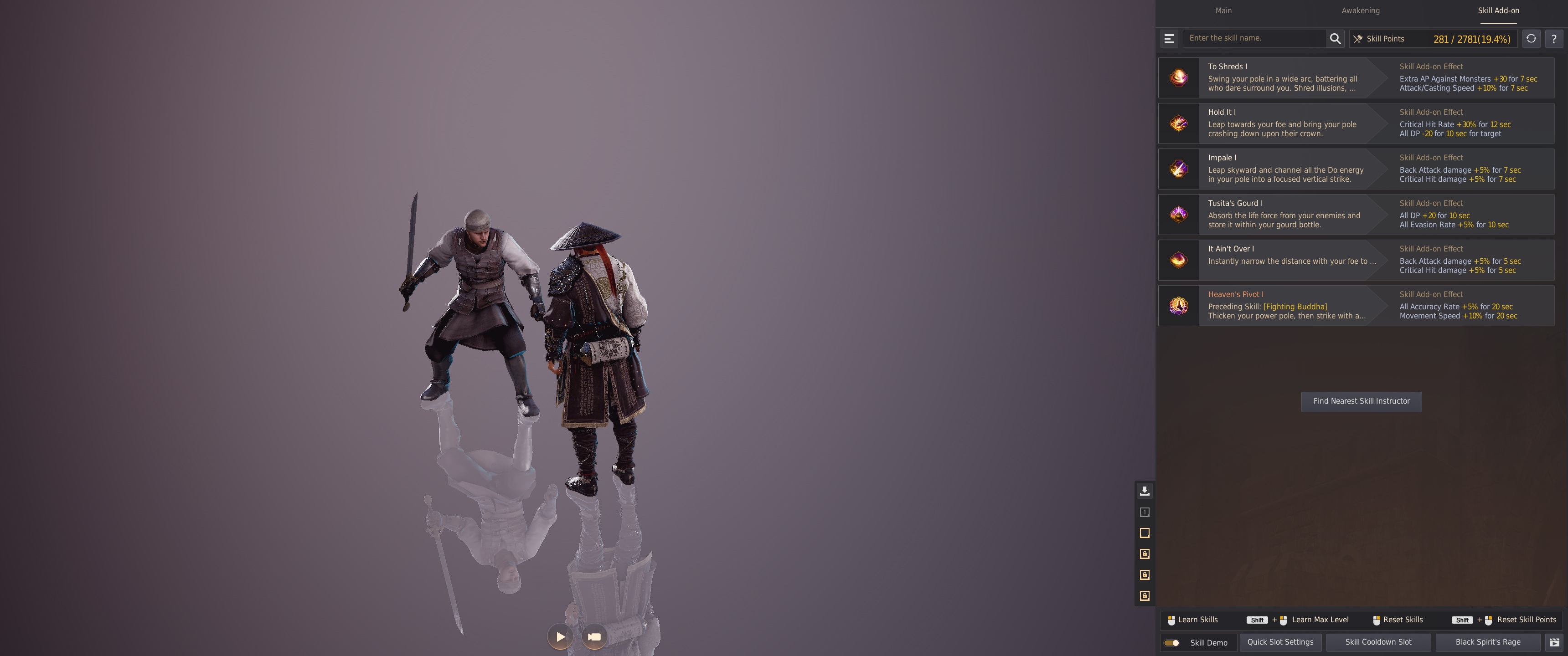Click Find Nearest Skill Instructor
The width and height of the screenshot is (1568, 656).
[x=1362, y=401]
